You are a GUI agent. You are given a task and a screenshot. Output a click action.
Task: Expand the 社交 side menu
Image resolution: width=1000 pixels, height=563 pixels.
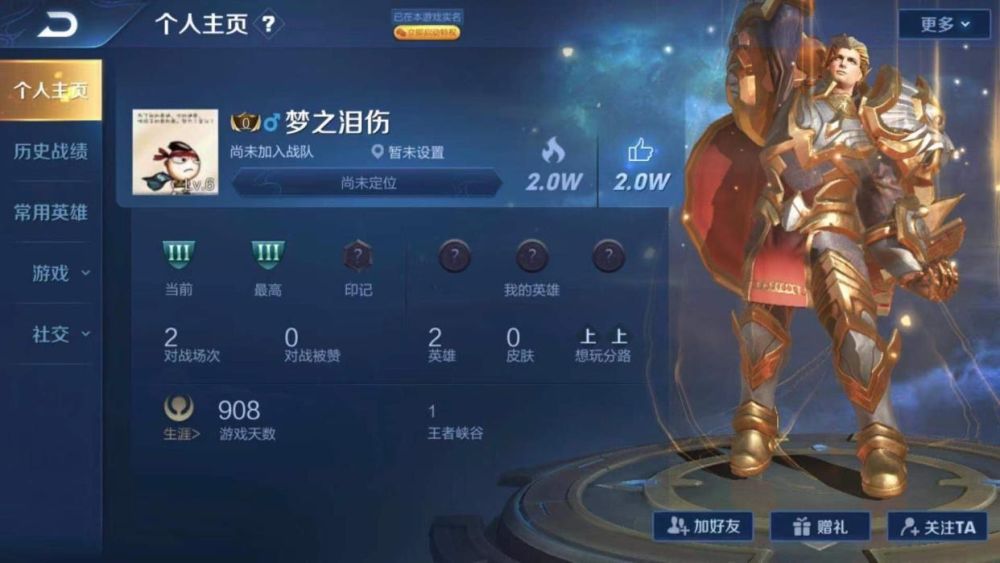58,334
